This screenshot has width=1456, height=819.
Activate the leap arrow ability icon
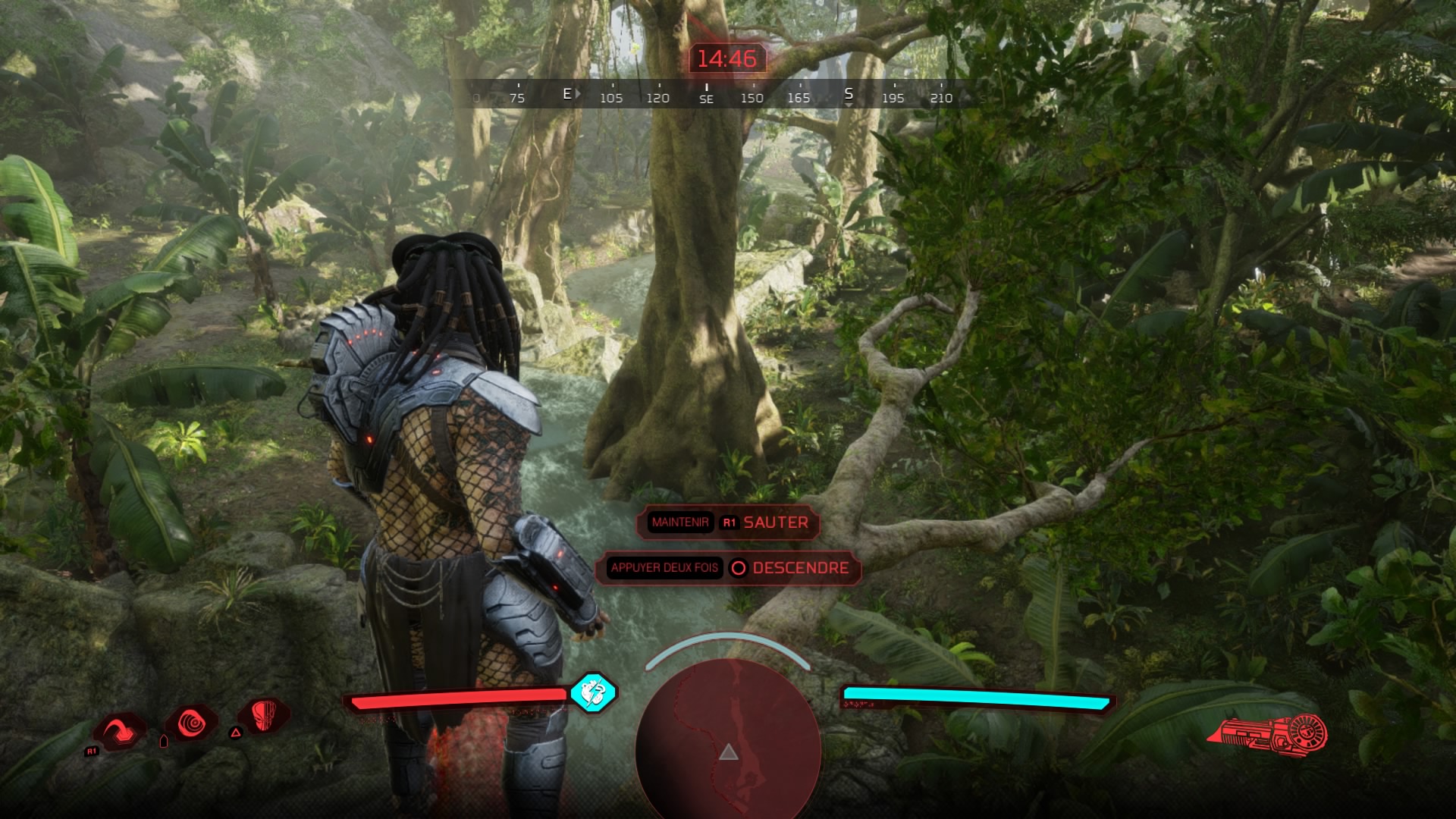tap(121, 730)
